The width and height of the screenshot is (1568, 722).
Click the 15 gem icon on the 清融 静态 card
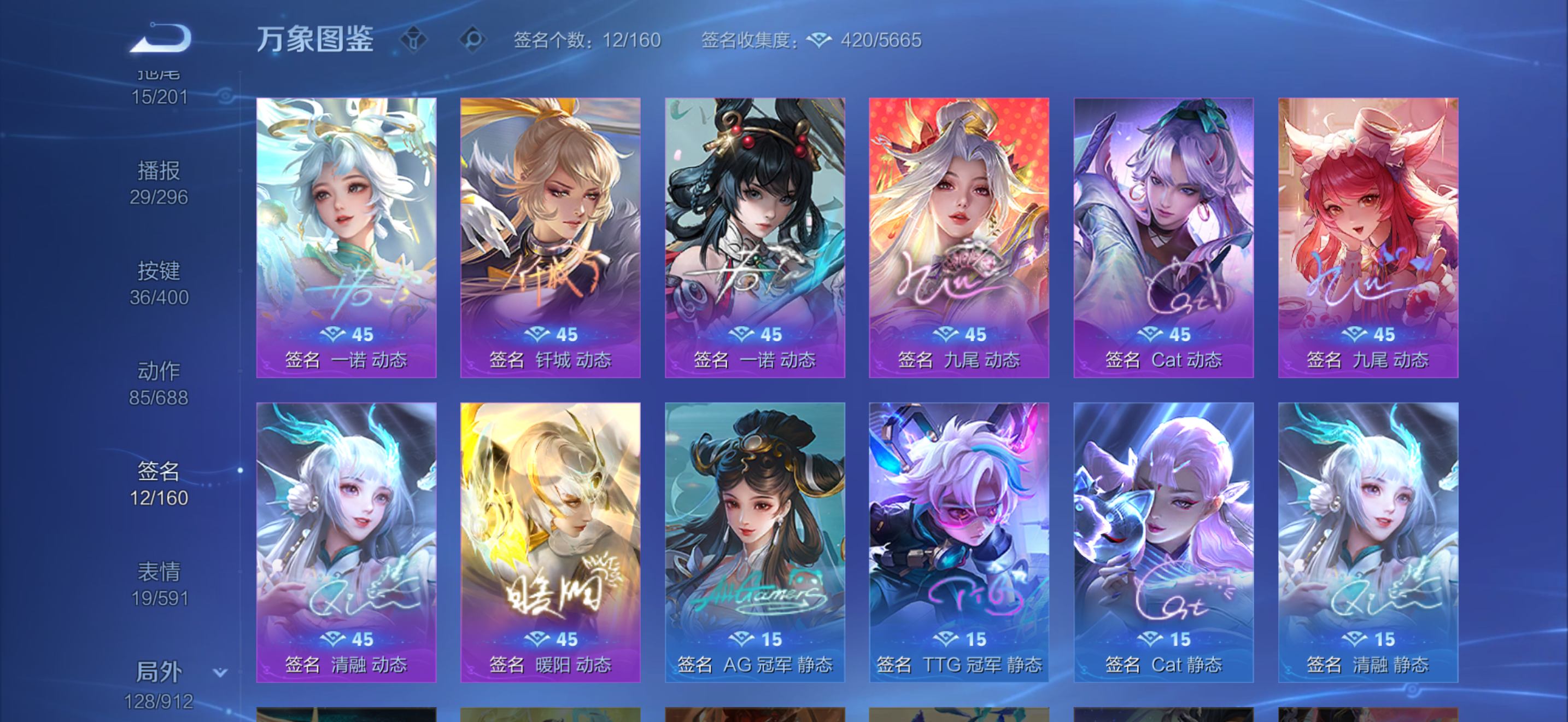click(x=1354, y=639)
